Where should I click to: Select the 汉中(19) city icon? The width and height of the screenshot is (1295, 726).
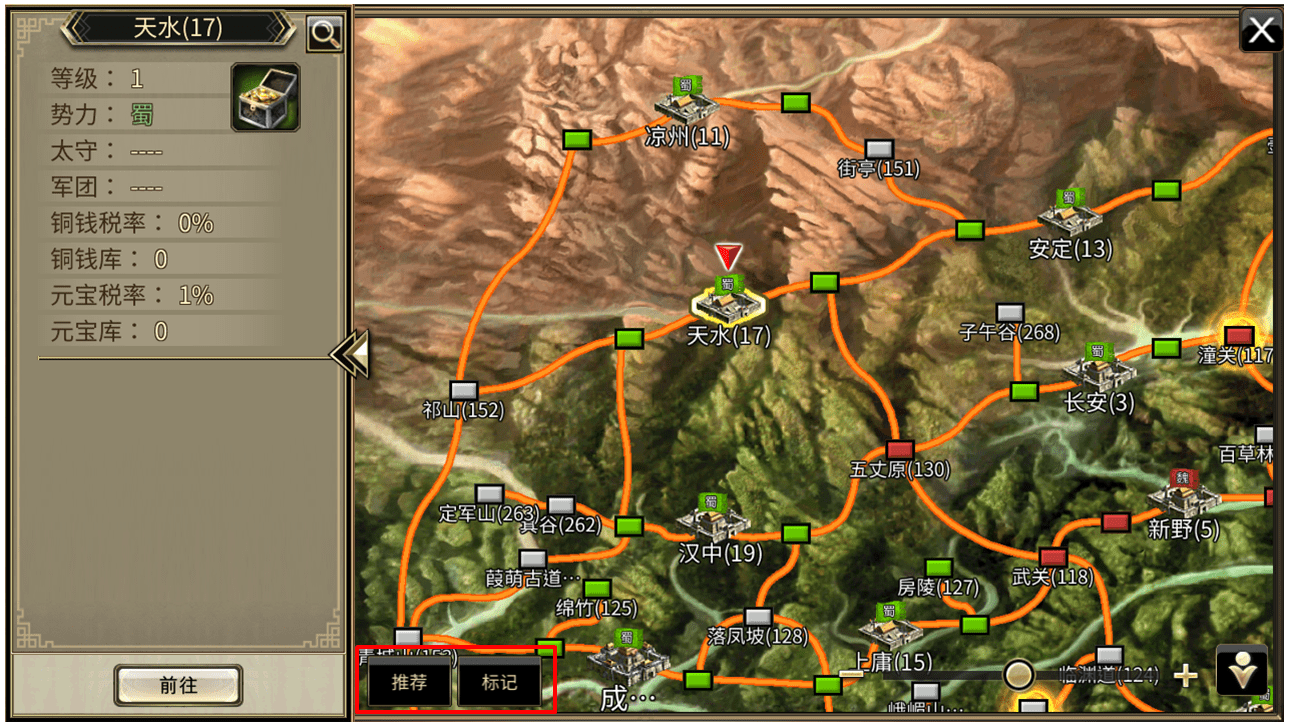coord(714,523)
